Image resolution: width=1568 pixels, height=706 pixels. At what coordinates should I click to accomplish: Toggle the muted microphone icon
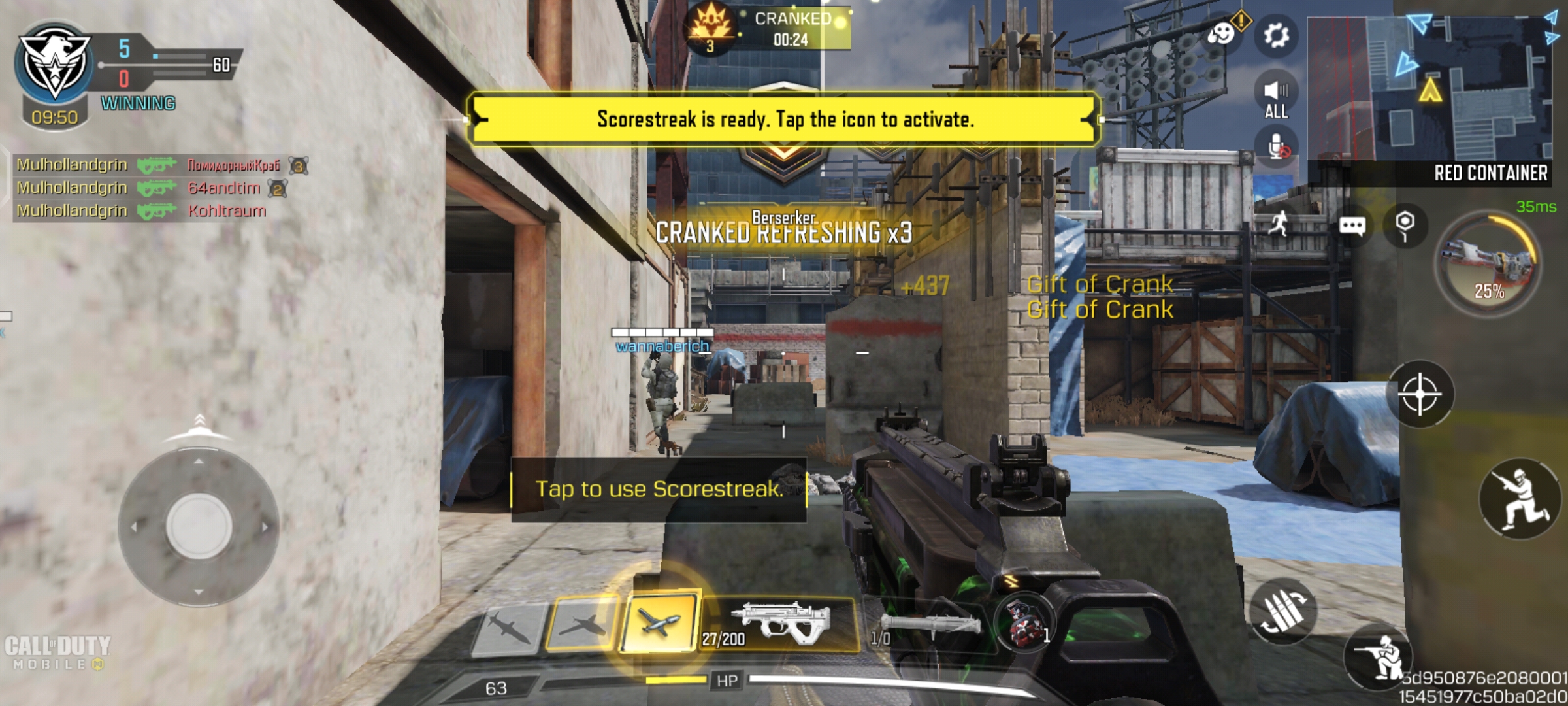(x=1277, y=148)
